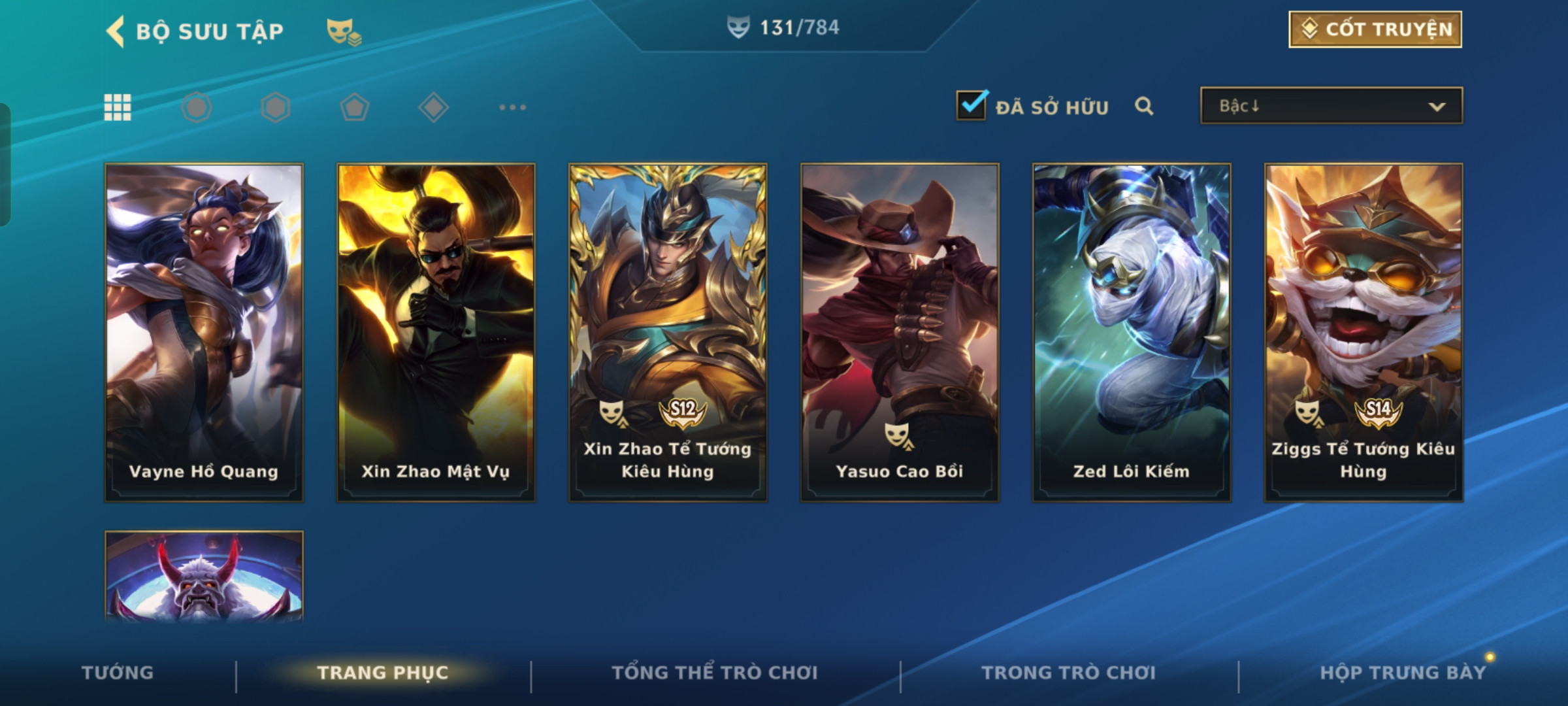Image resolution: width=1568 pixels, height=706 pixels.
Task: Open the Tổng Thể Trò Chơi tab
Action: click(x=715, y=673)
